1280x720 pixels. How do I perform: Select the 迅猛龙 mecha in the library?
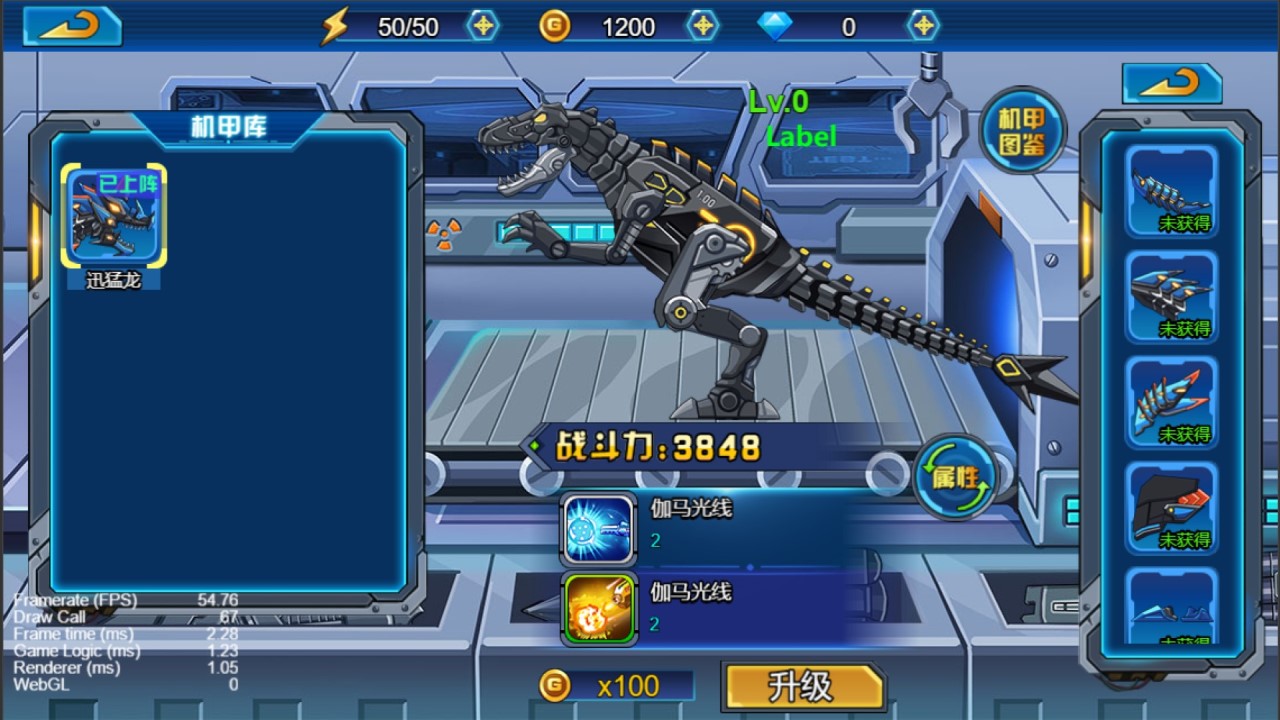[x=113, y=217]
